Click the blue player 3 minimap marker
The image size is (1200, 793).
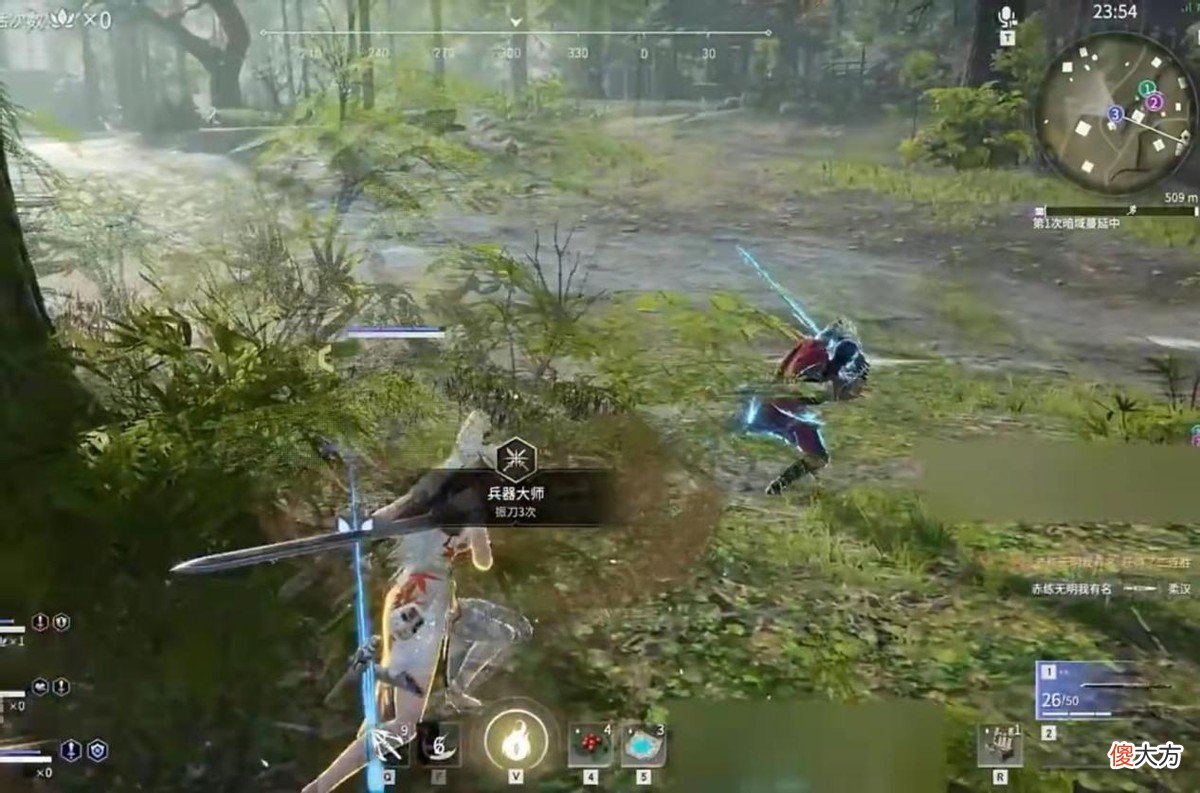[x=1115, y=115]
